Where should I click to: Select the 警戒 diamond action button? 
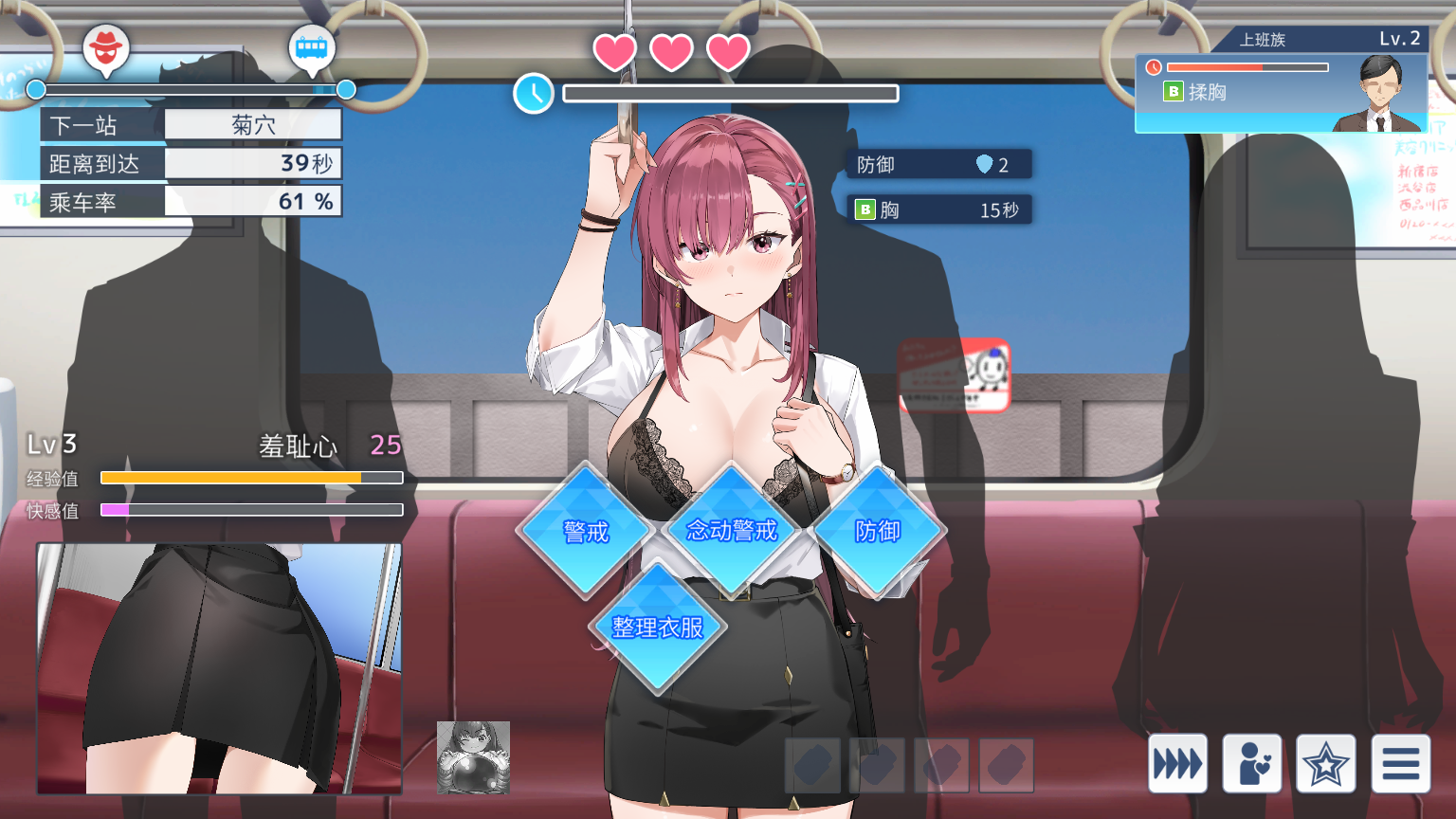tap(586, 531)
